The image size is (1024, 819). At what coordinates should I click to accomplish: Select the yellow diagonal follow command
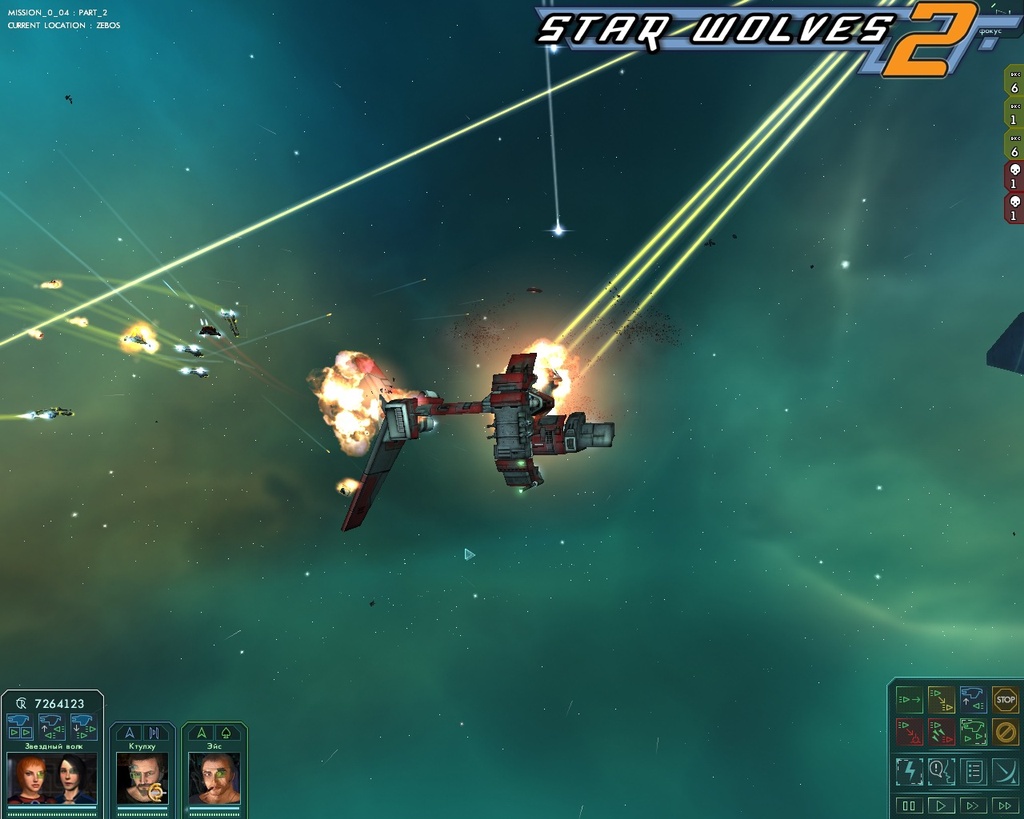click(x=941, y=700)
